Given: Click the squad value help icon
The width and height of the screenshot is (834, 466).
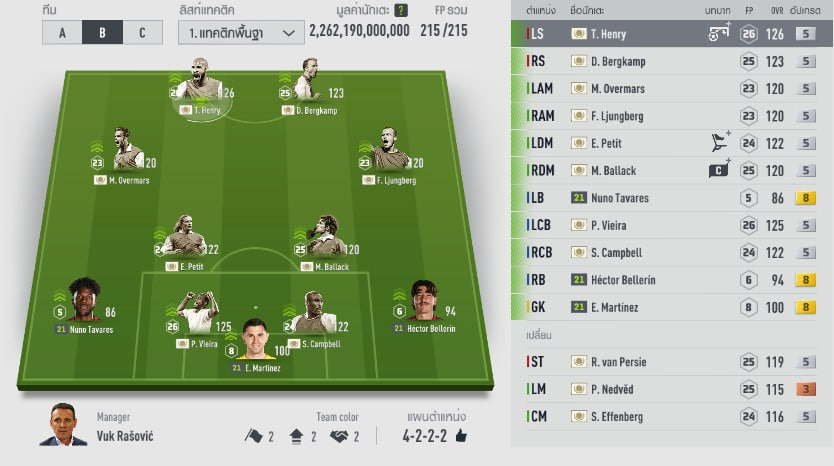Looking at the screenshot, I should [x=401, y=11].
